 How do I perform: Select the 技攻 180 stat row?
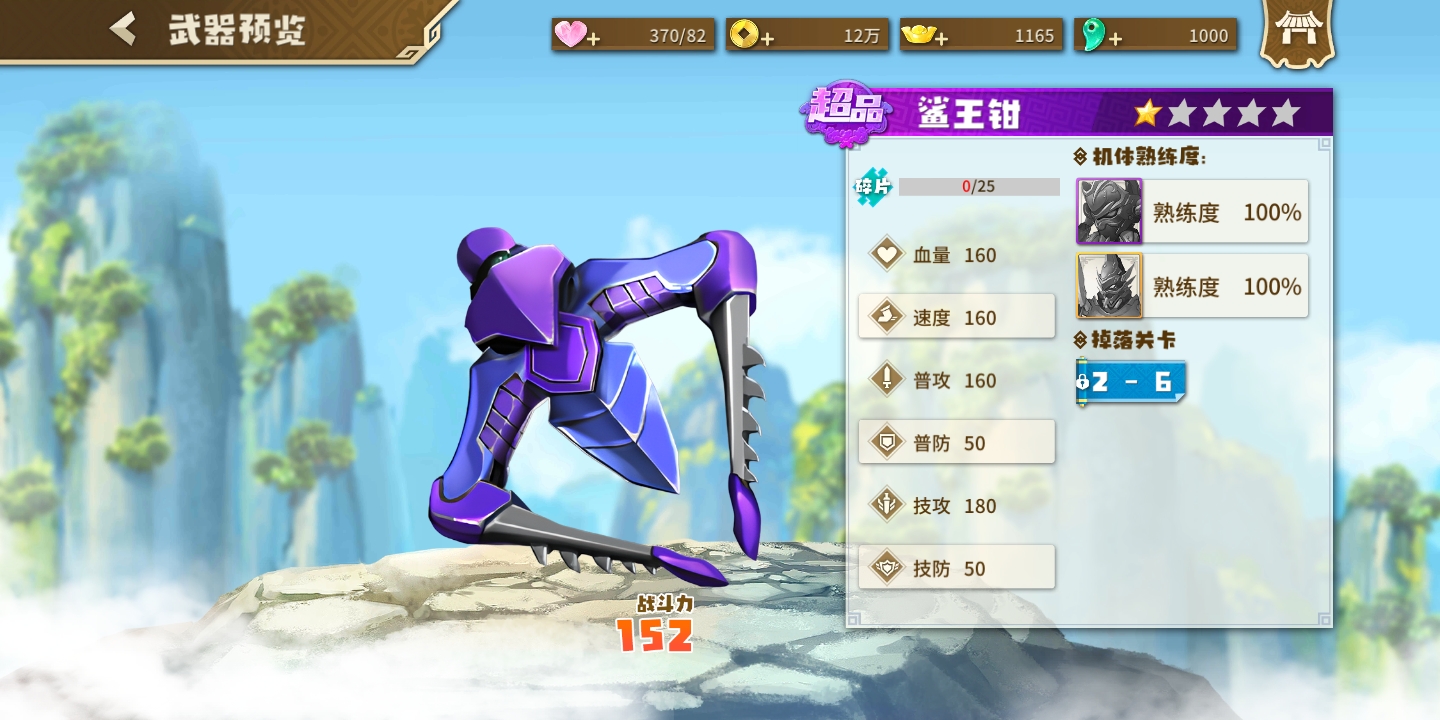point(956,505)
